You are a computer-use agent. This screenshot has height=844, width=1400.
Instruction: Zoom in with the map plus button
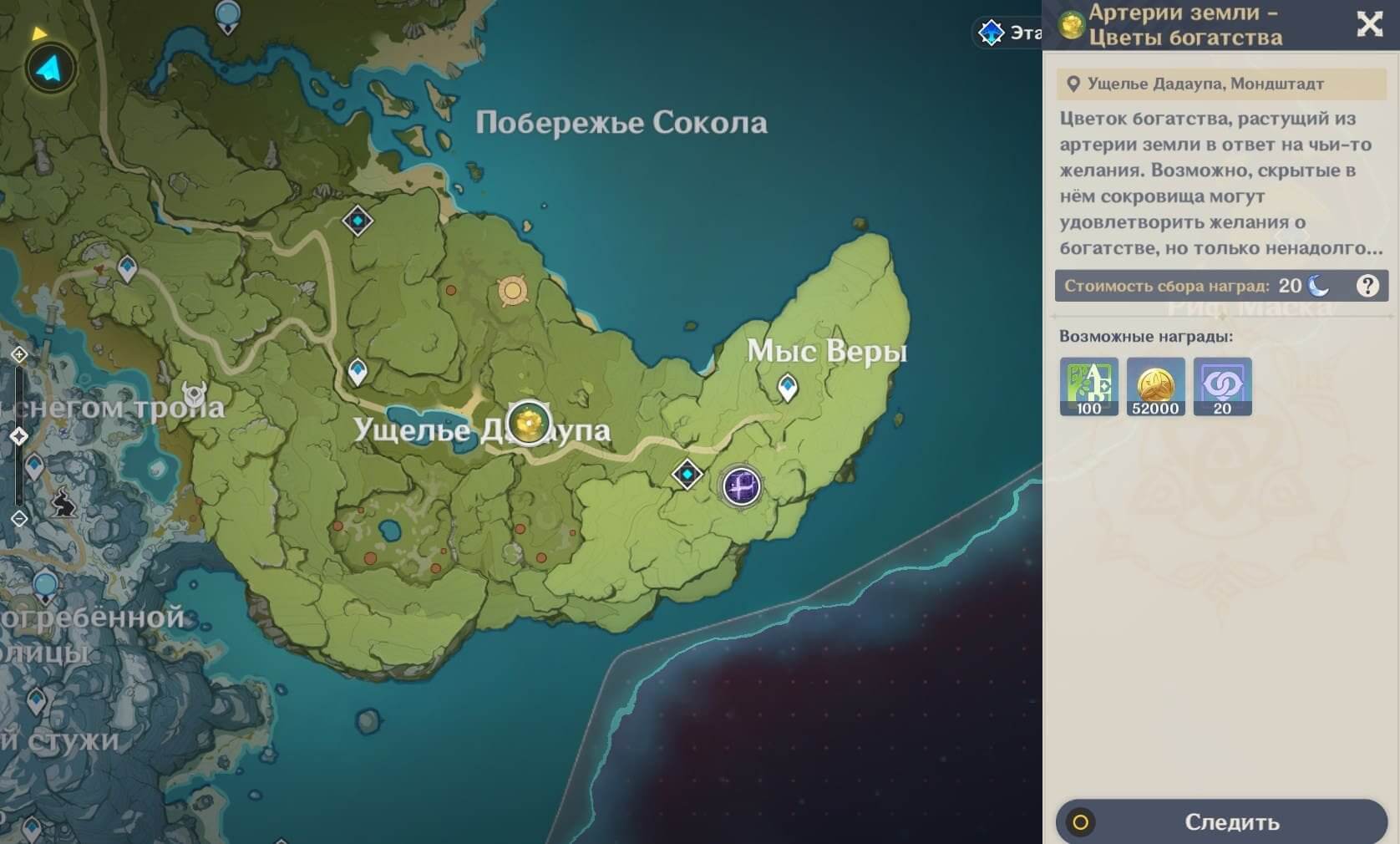[x=19, y=355]
